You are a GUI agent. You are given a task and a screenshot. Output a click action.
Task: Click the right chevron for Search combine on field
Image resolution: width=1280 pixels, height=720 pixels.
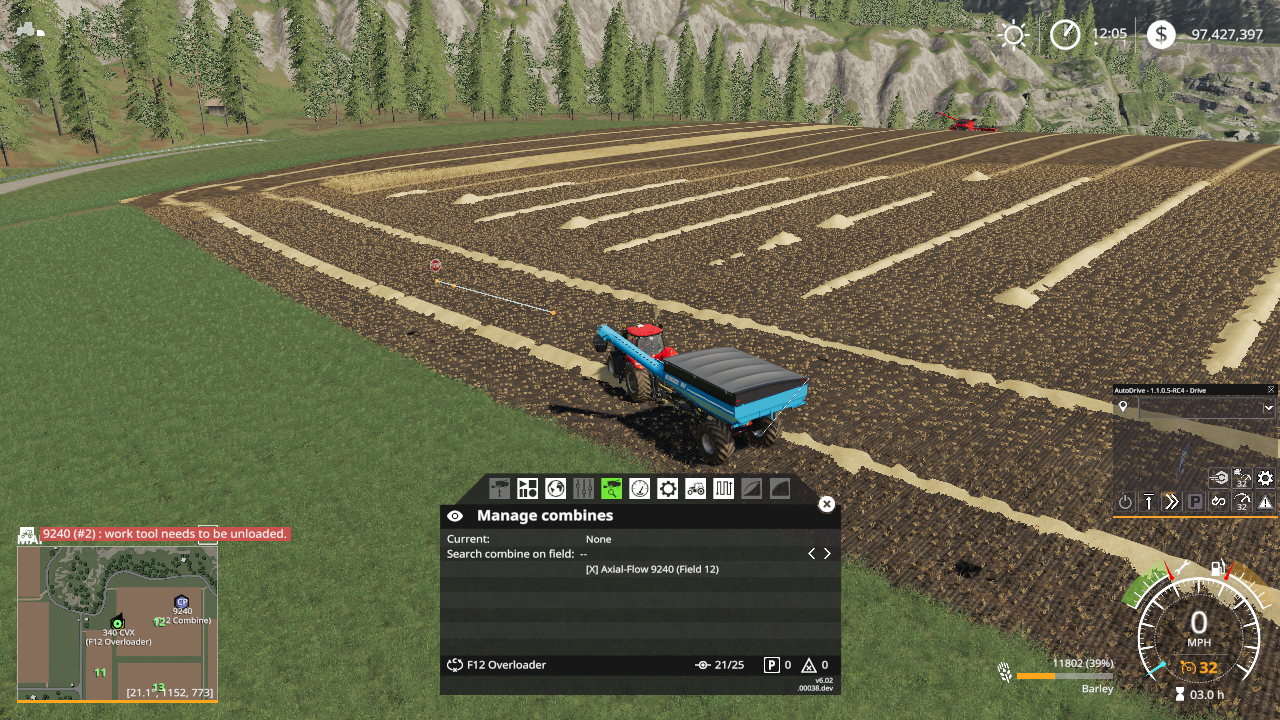click(x=827, y=552)
